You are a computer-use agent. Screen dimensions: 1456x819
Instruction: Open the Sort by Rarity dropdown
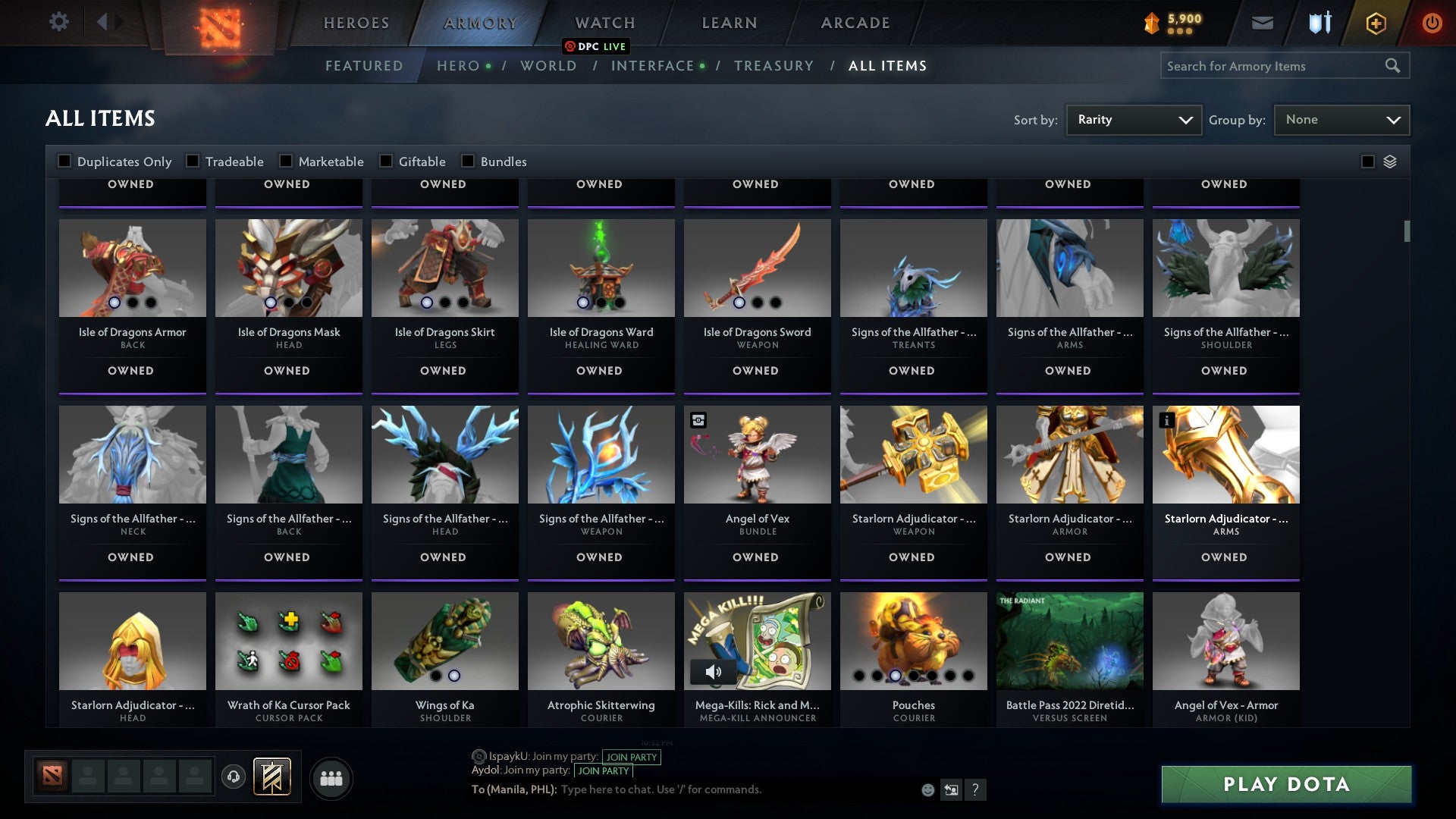tap(1133, 119)
